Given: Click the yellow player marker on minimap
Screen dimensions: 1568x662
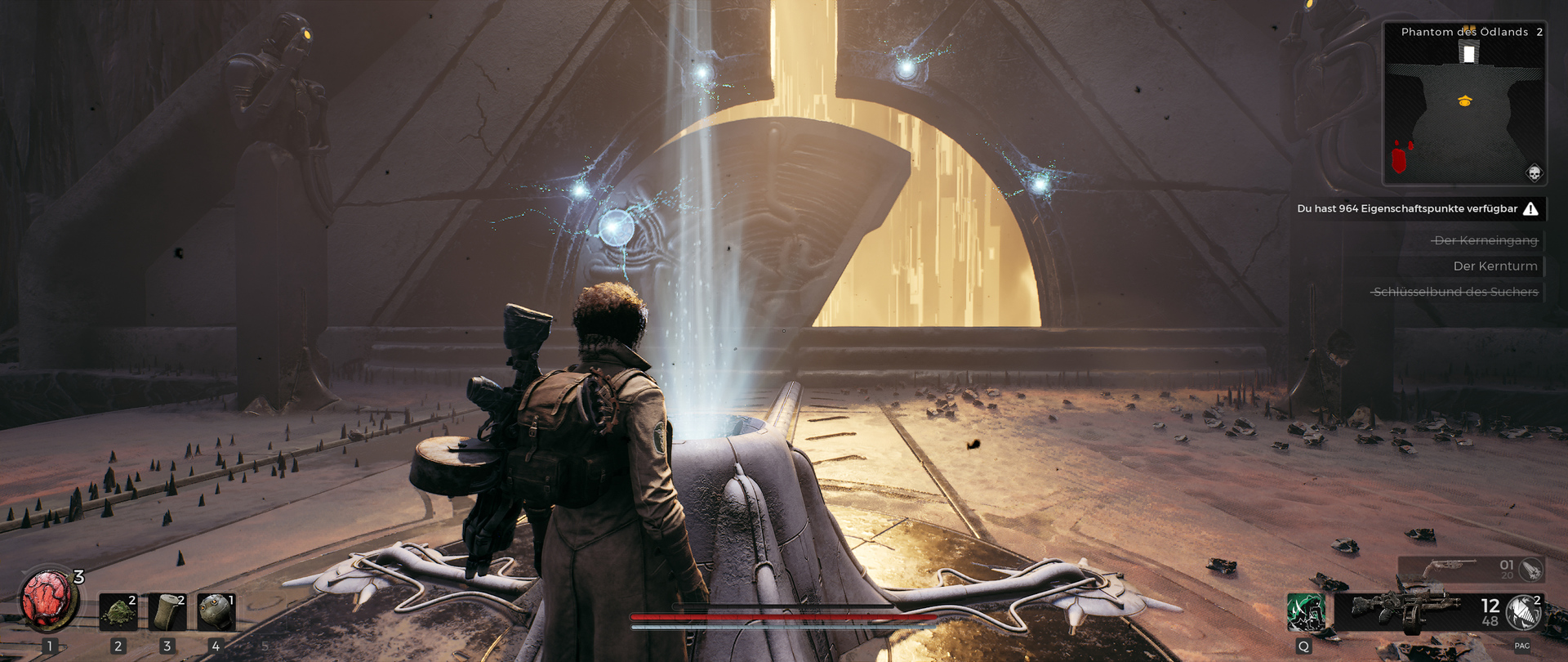Looking at the screenshot, I should (x=1464, y=101).
